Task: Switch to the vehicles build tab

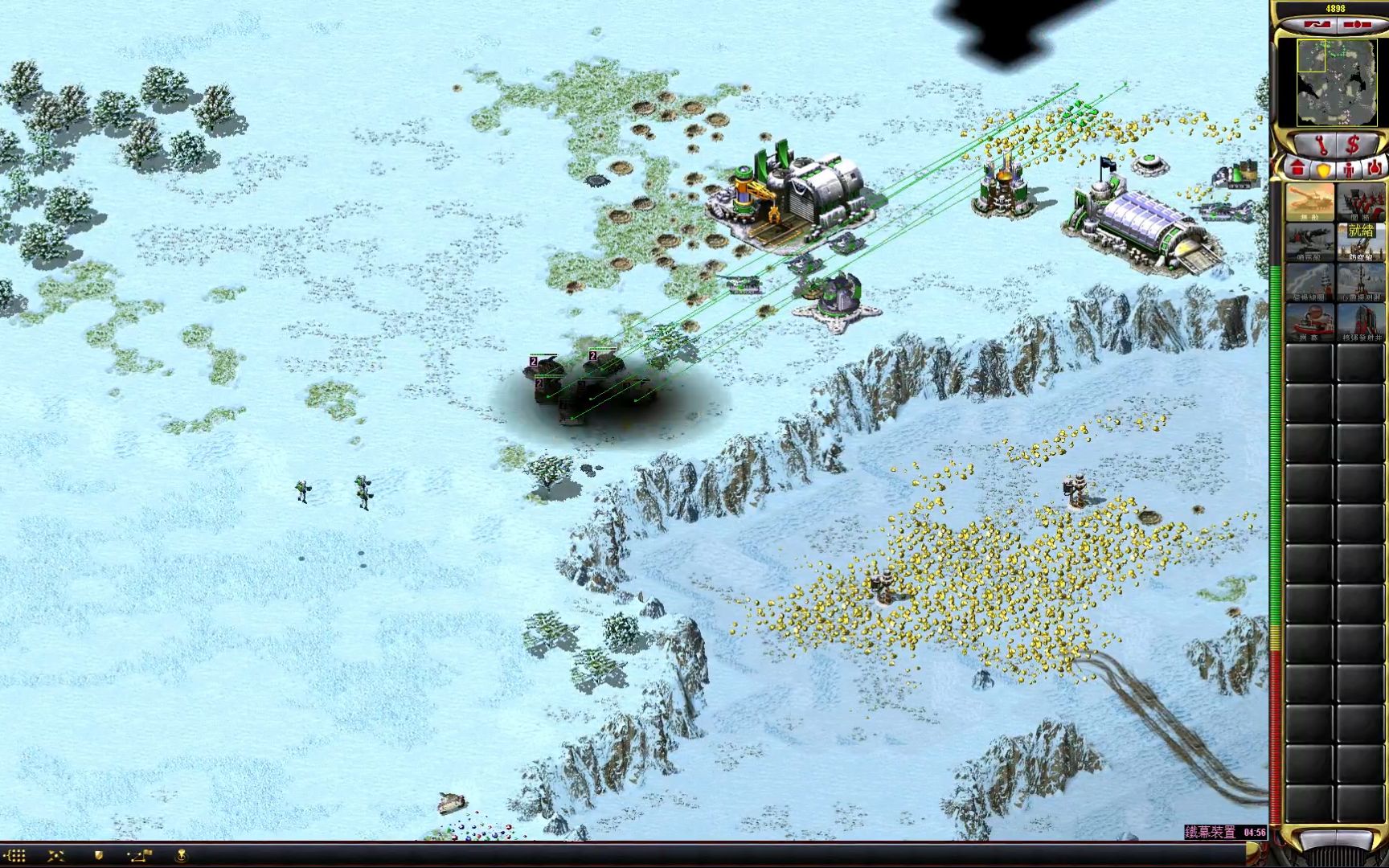Action: (x=1374, y=169)
